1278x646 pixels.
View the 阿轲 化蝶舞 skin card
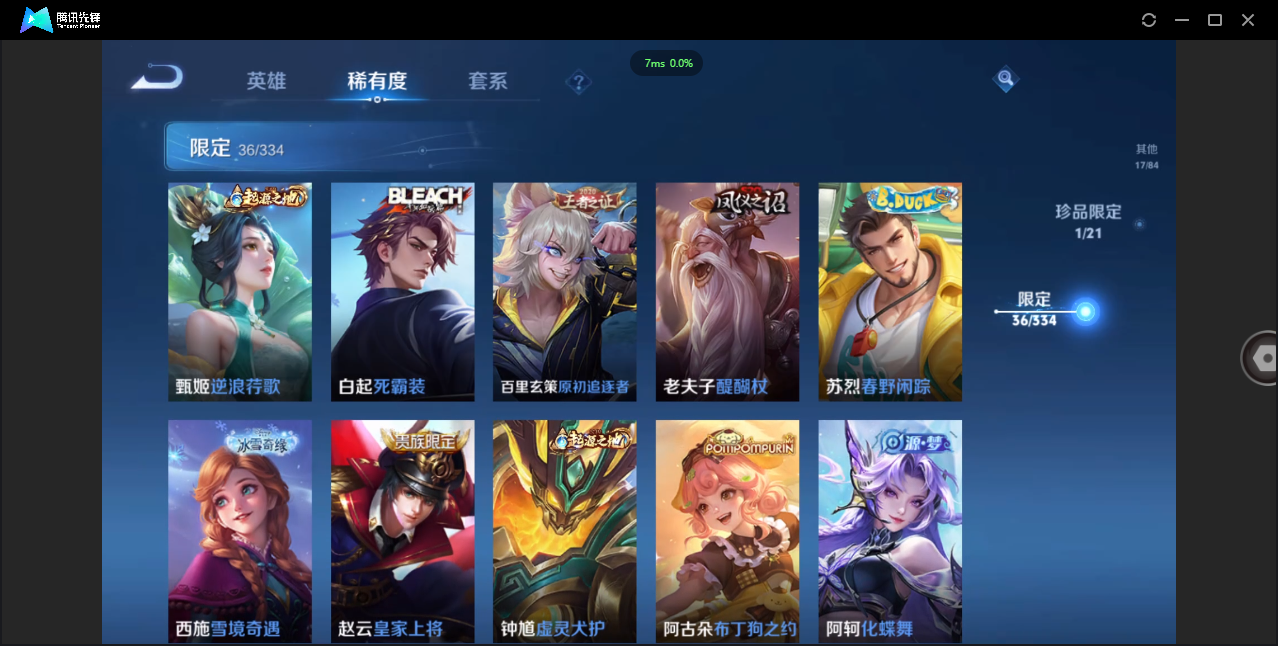coord(890,530)
